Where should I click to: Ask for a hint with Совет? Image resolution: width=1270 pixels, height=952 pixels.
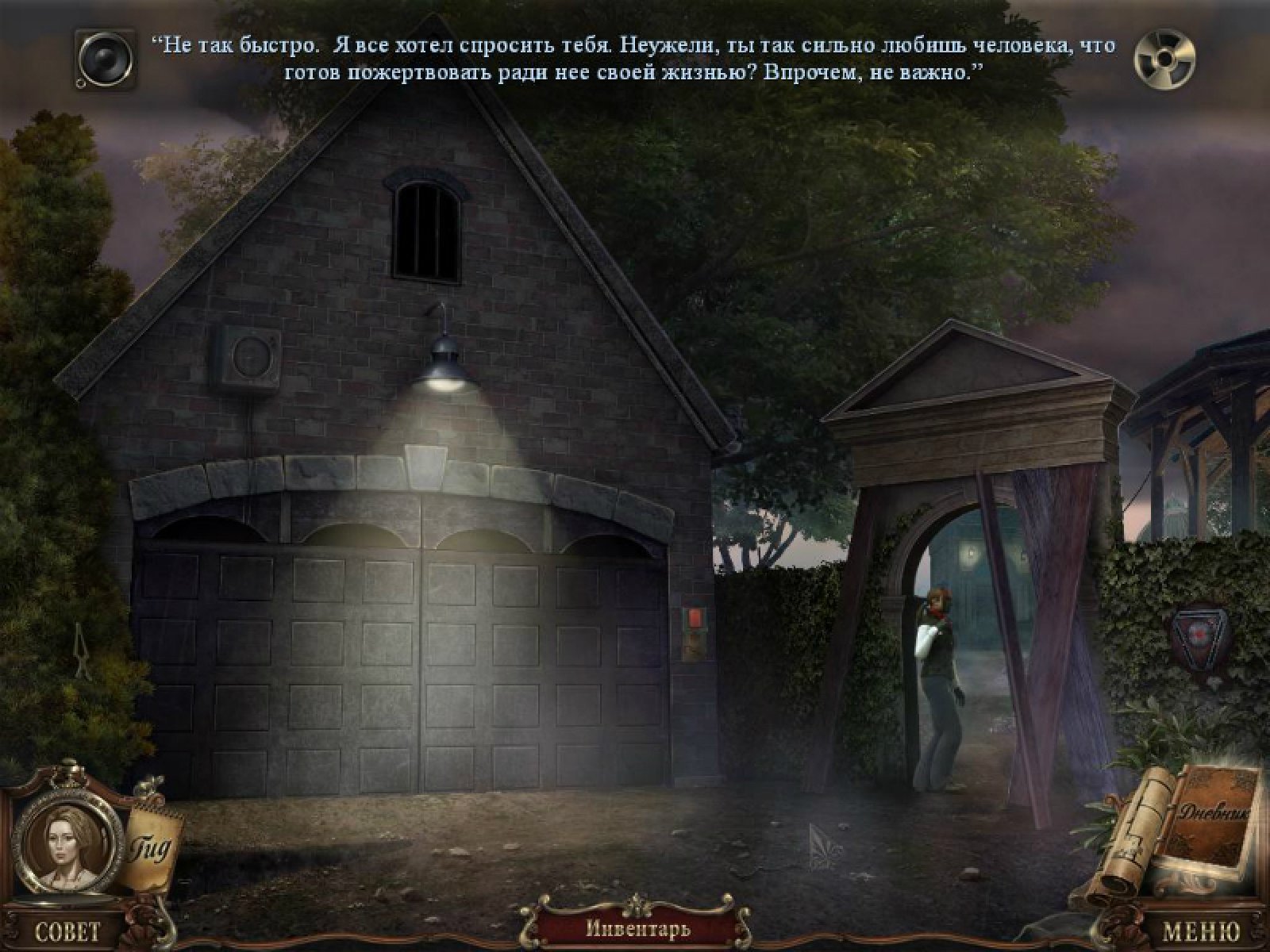[67, 931]
